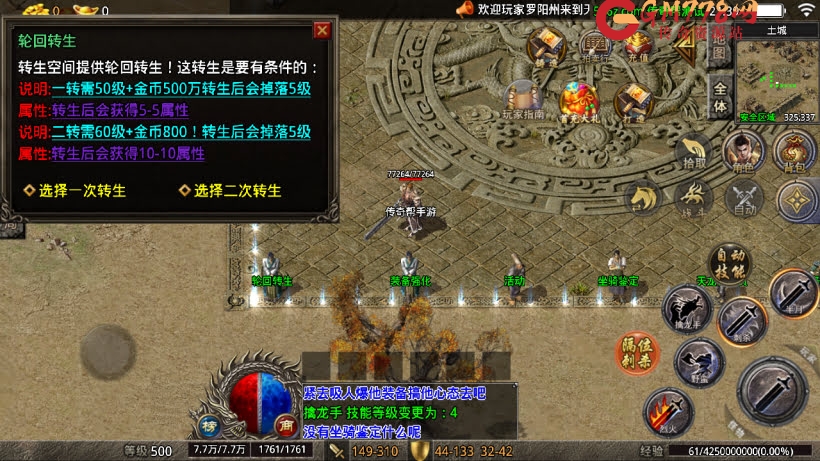This screenshot has height=461, width=820.
Task: Close the 轮回转生 dialog window
Action: coord(322,30)
